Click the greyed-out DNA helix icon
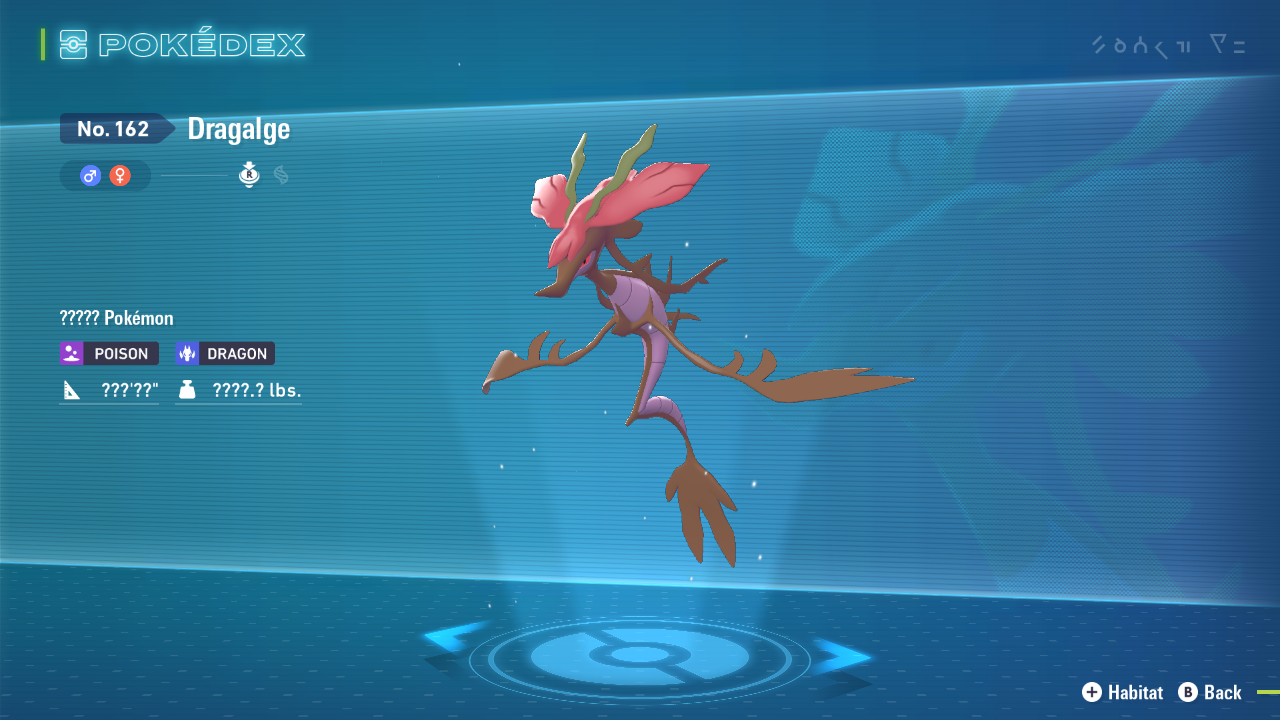1280x720 pixels. click(x=281, y=176)
